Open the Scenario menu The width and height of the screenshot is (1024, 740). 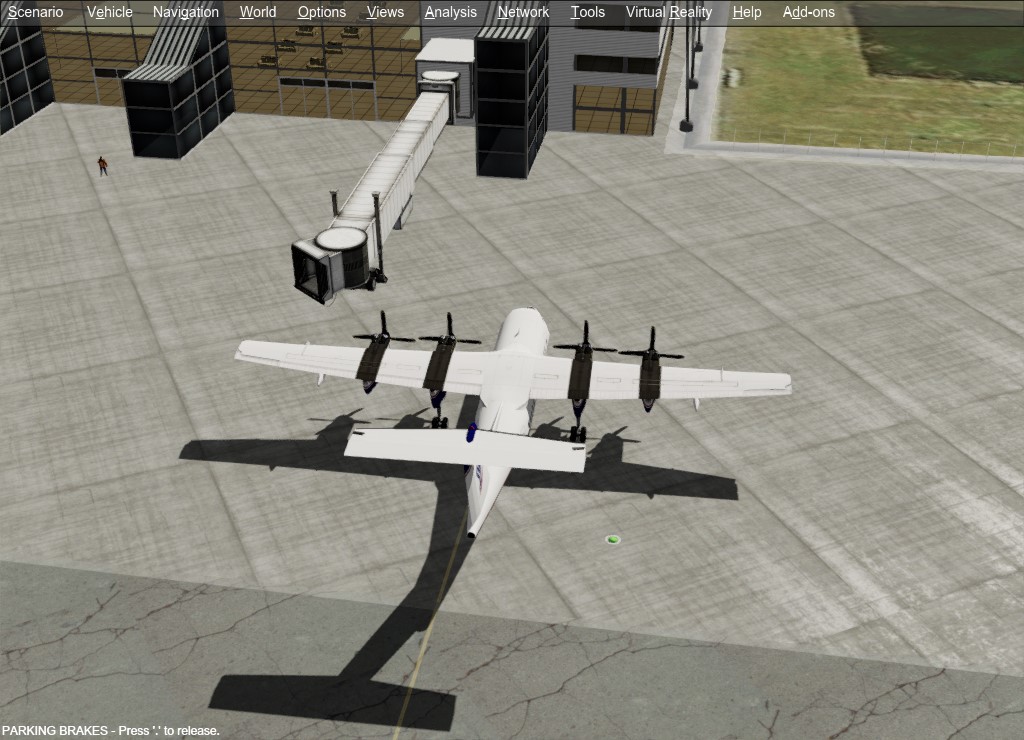[35, 12]
